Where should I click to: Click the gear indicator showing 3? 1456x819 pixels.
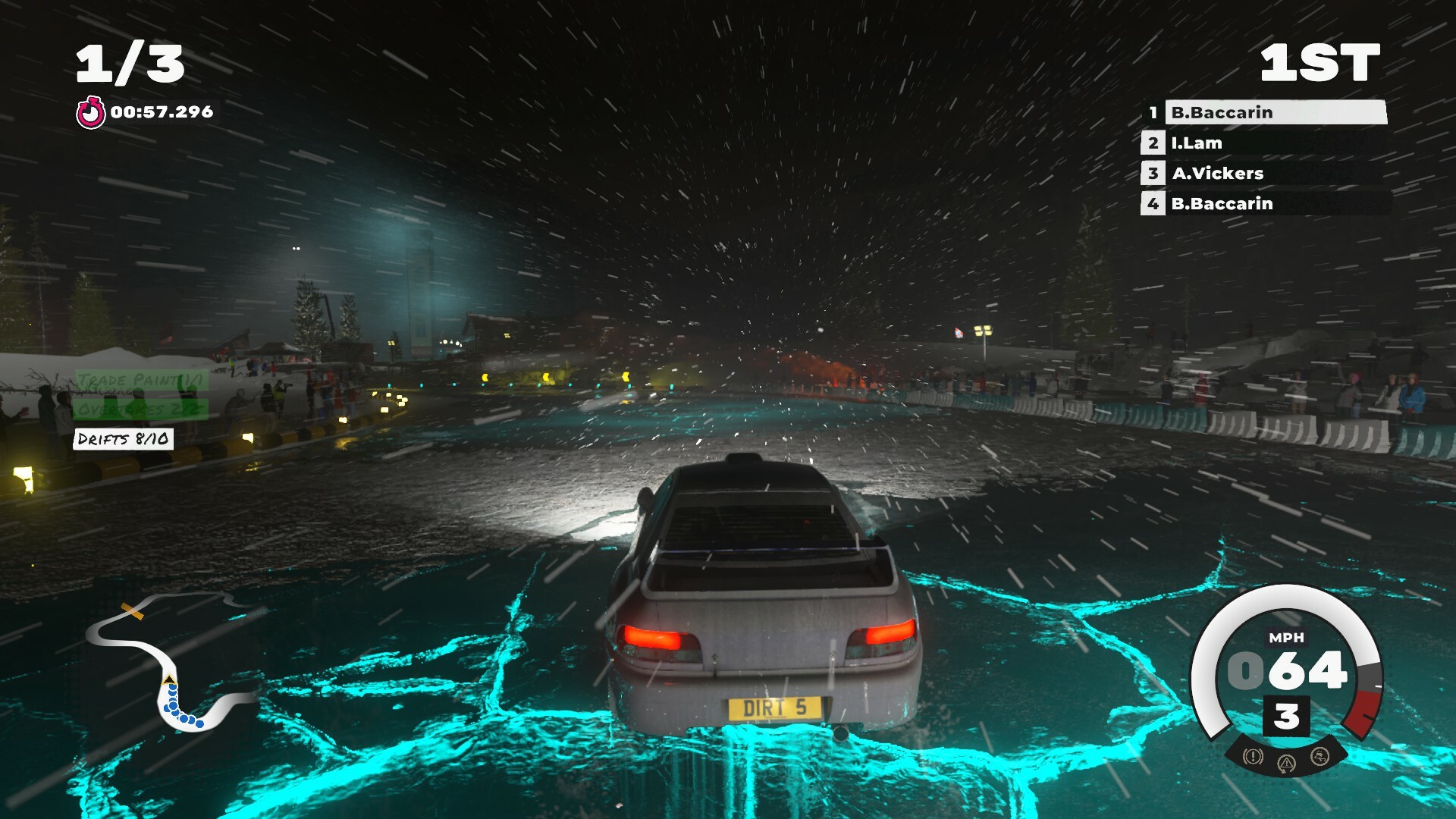1287,714
